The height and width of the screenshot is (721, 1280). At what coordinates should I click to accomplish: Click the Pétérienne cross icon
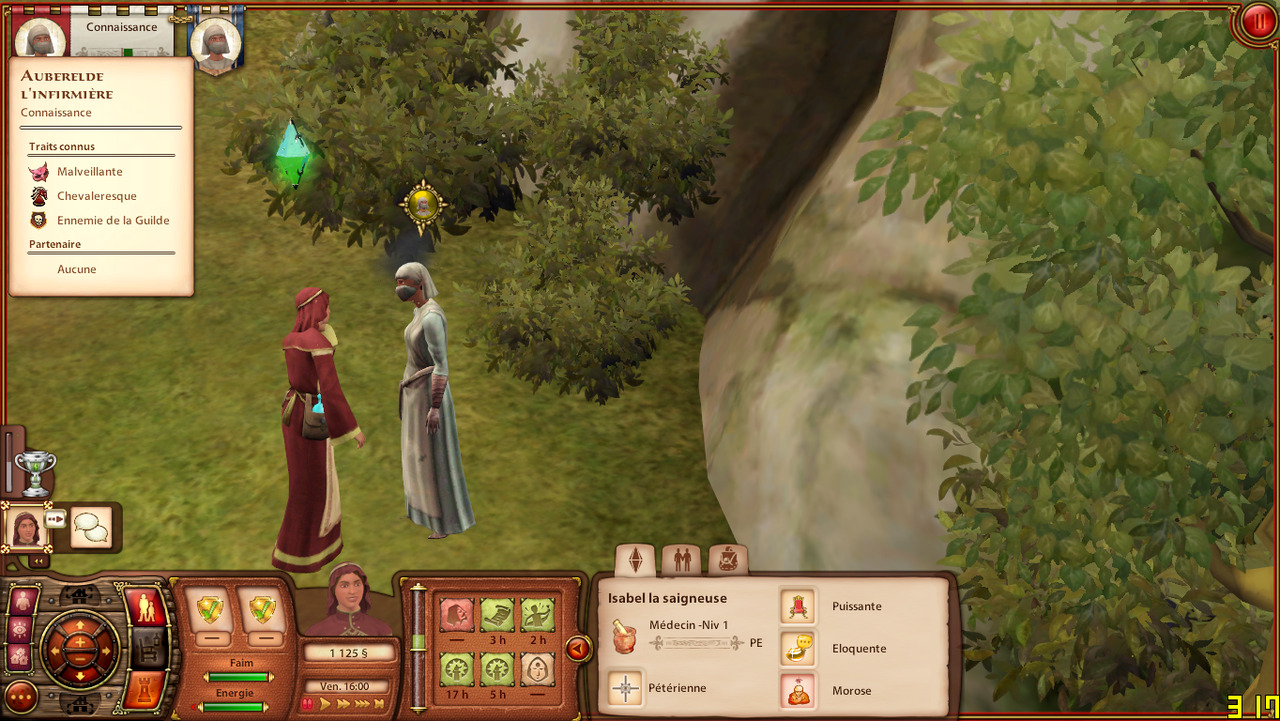tap(626, 688)
